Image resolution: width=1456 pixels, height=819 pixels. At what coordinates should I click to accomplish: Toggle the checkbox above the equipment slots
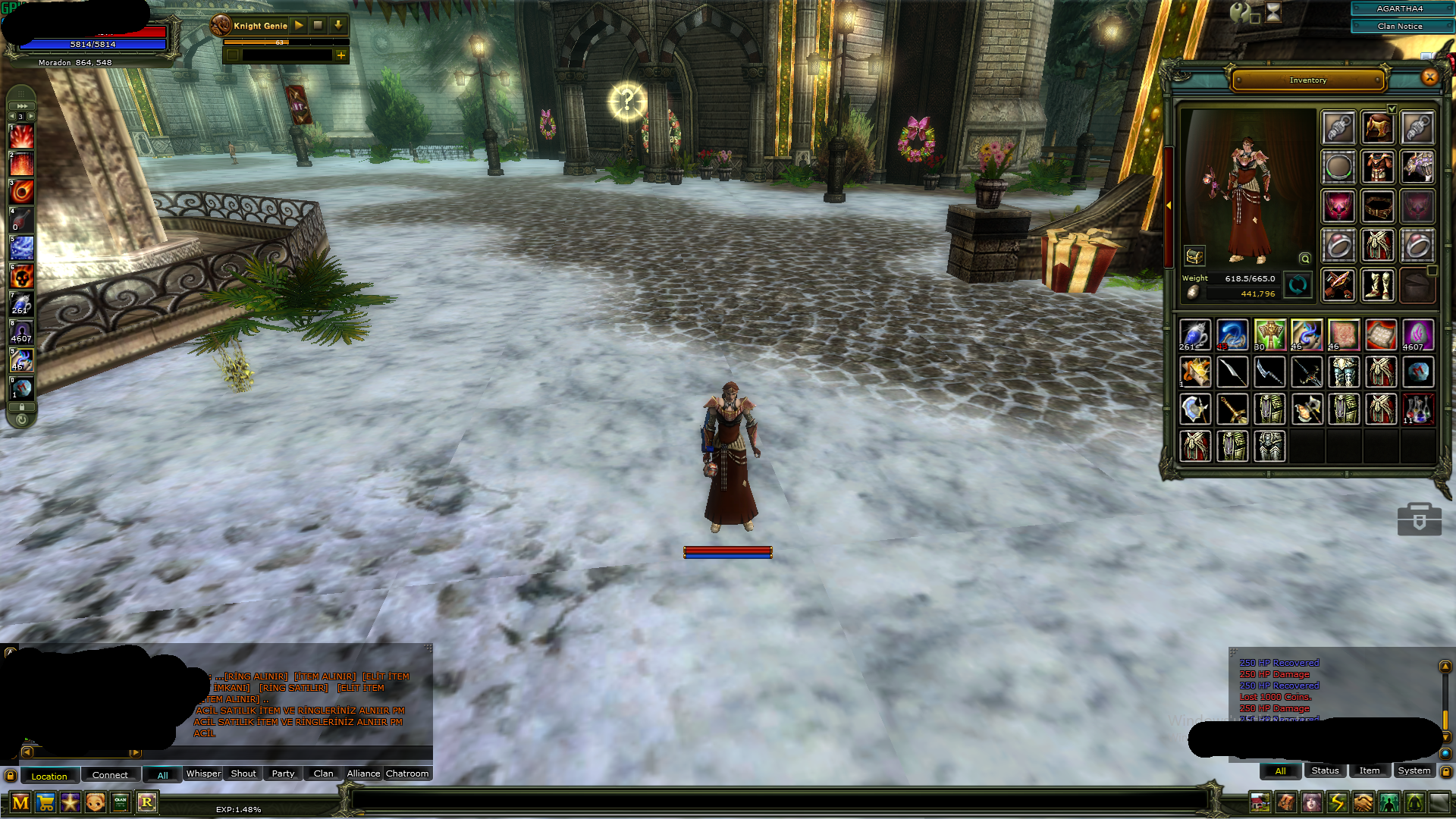point(1392,108)
